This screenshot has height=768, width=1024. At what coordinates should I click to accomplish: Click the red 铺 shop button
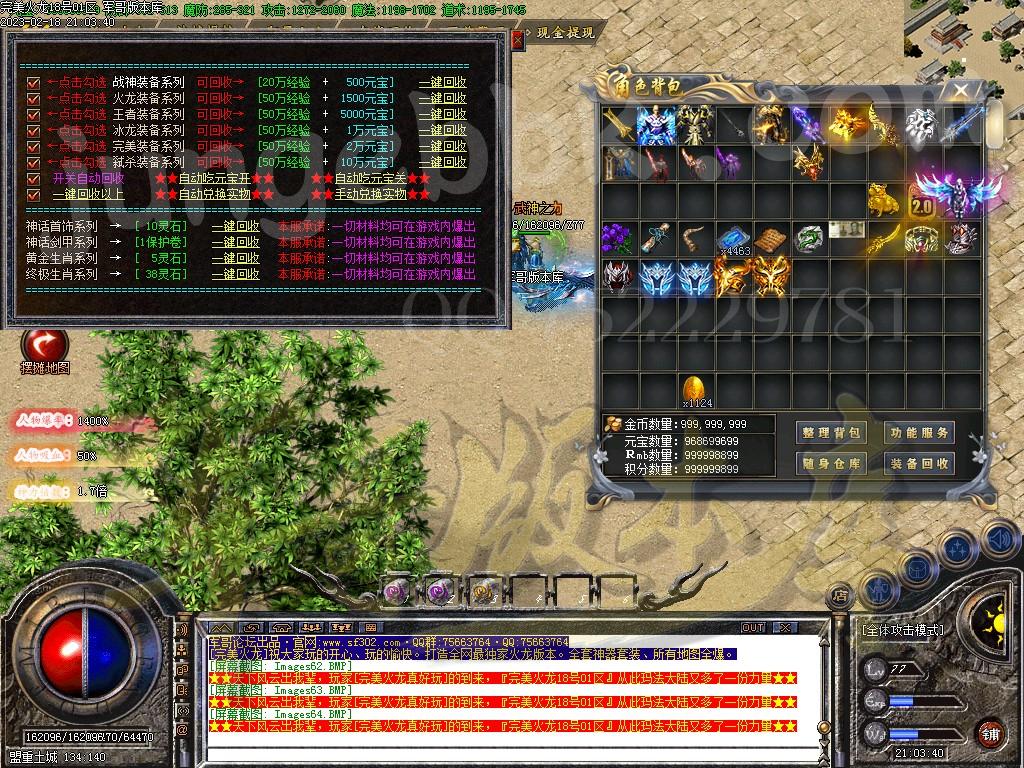coord(990,733)
